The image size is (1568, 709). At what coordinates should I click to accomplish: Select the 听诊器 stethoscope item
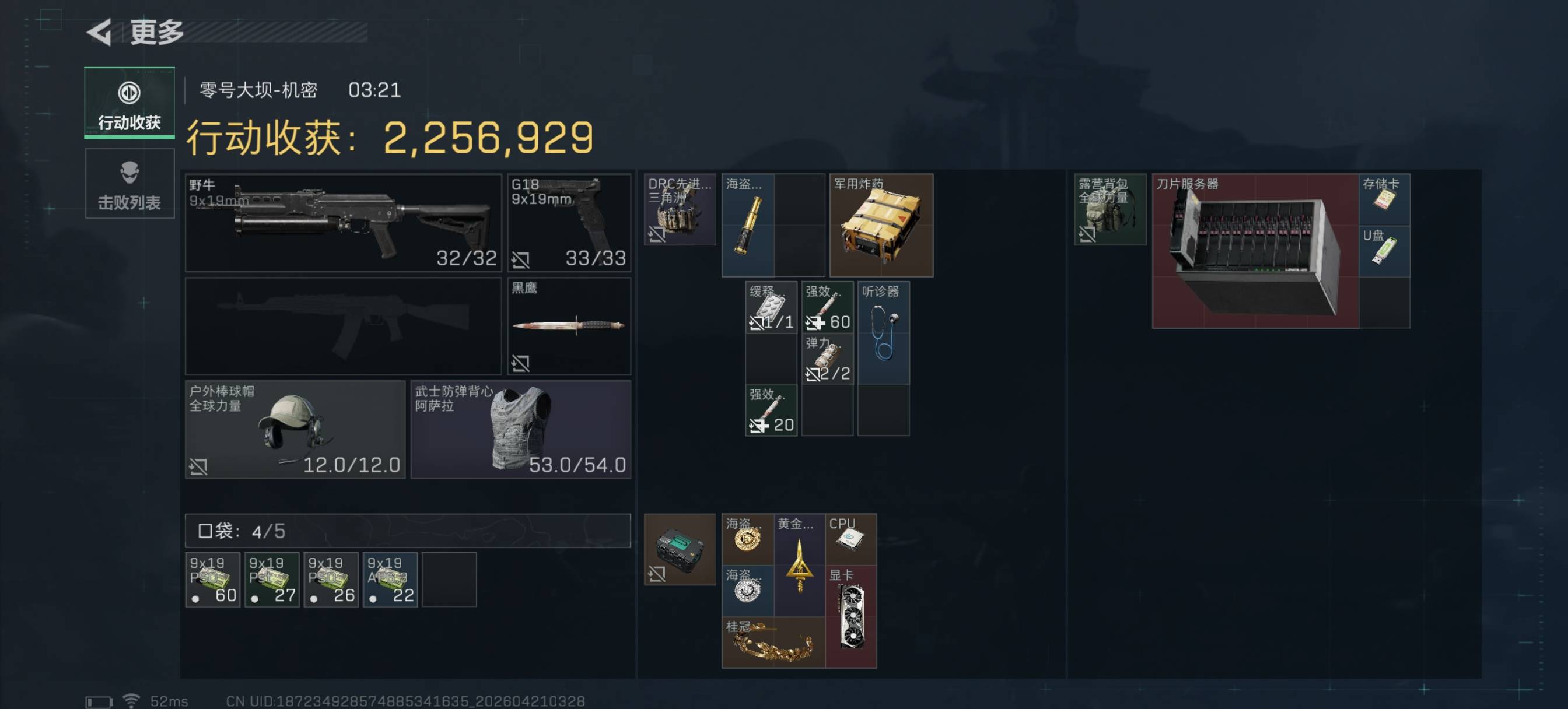(883, 332)
